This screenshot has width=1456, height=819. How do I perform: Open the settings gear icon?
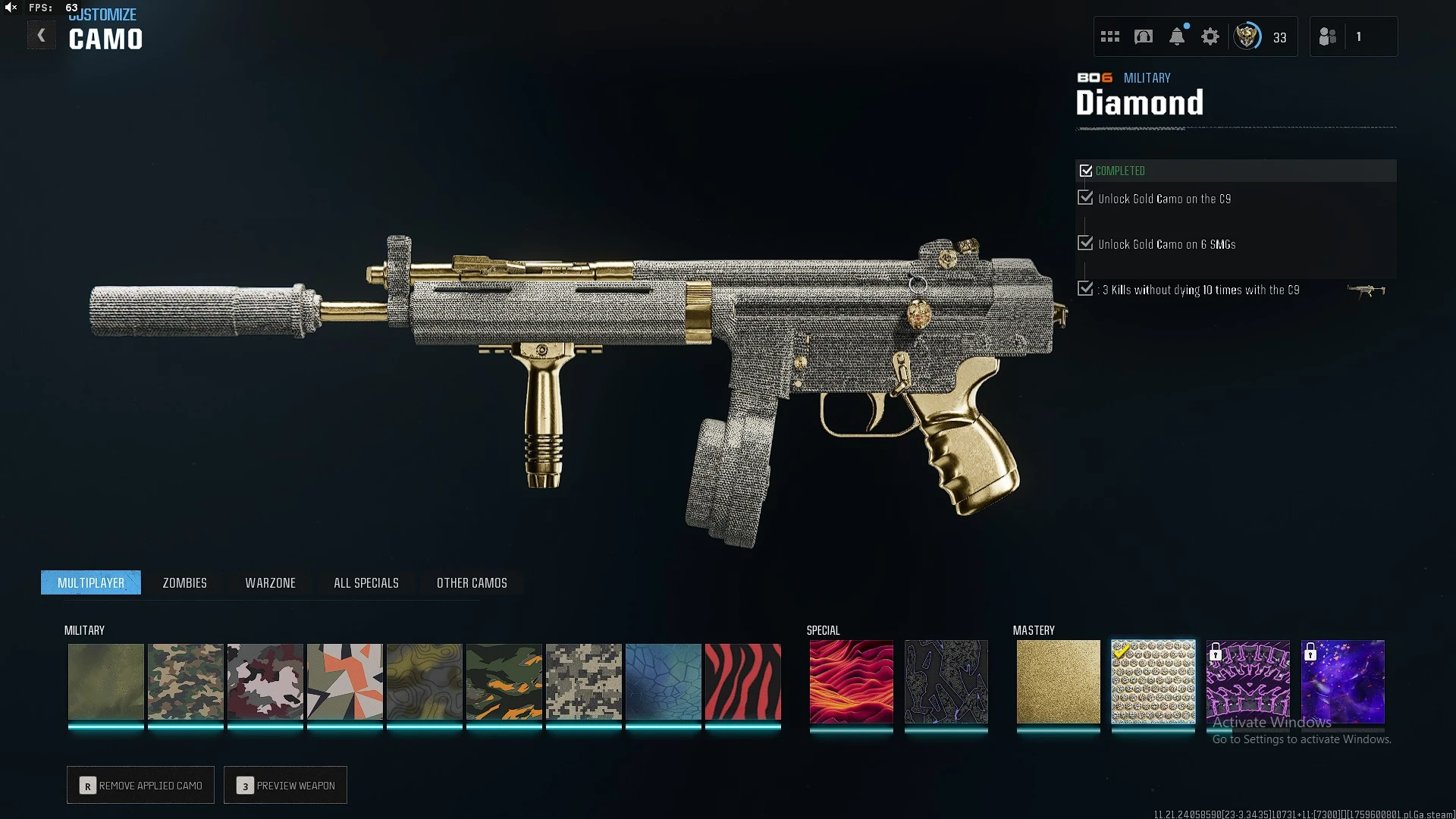1210,36
